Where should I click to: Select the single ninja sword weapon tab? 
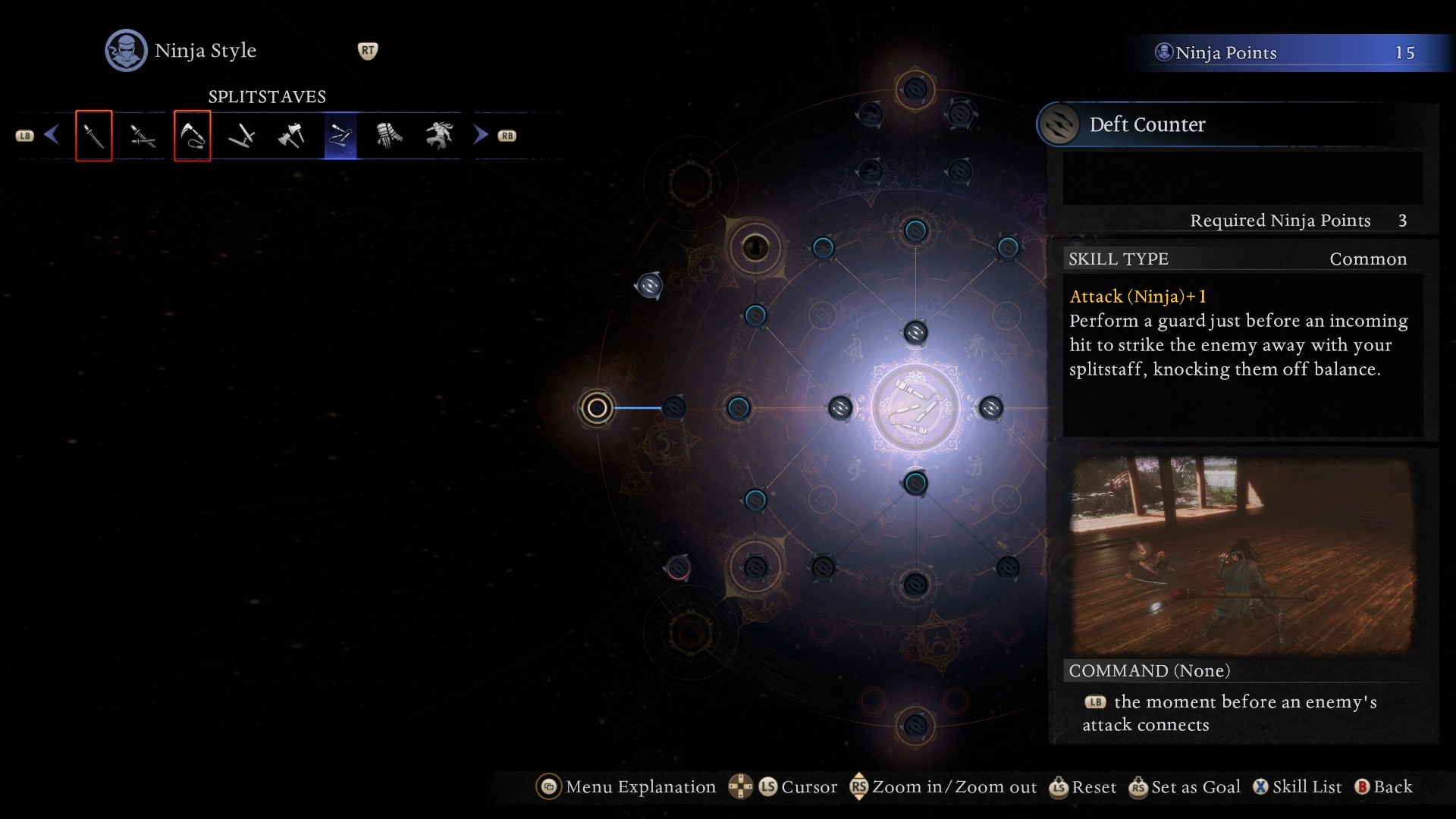click(94, 136)
